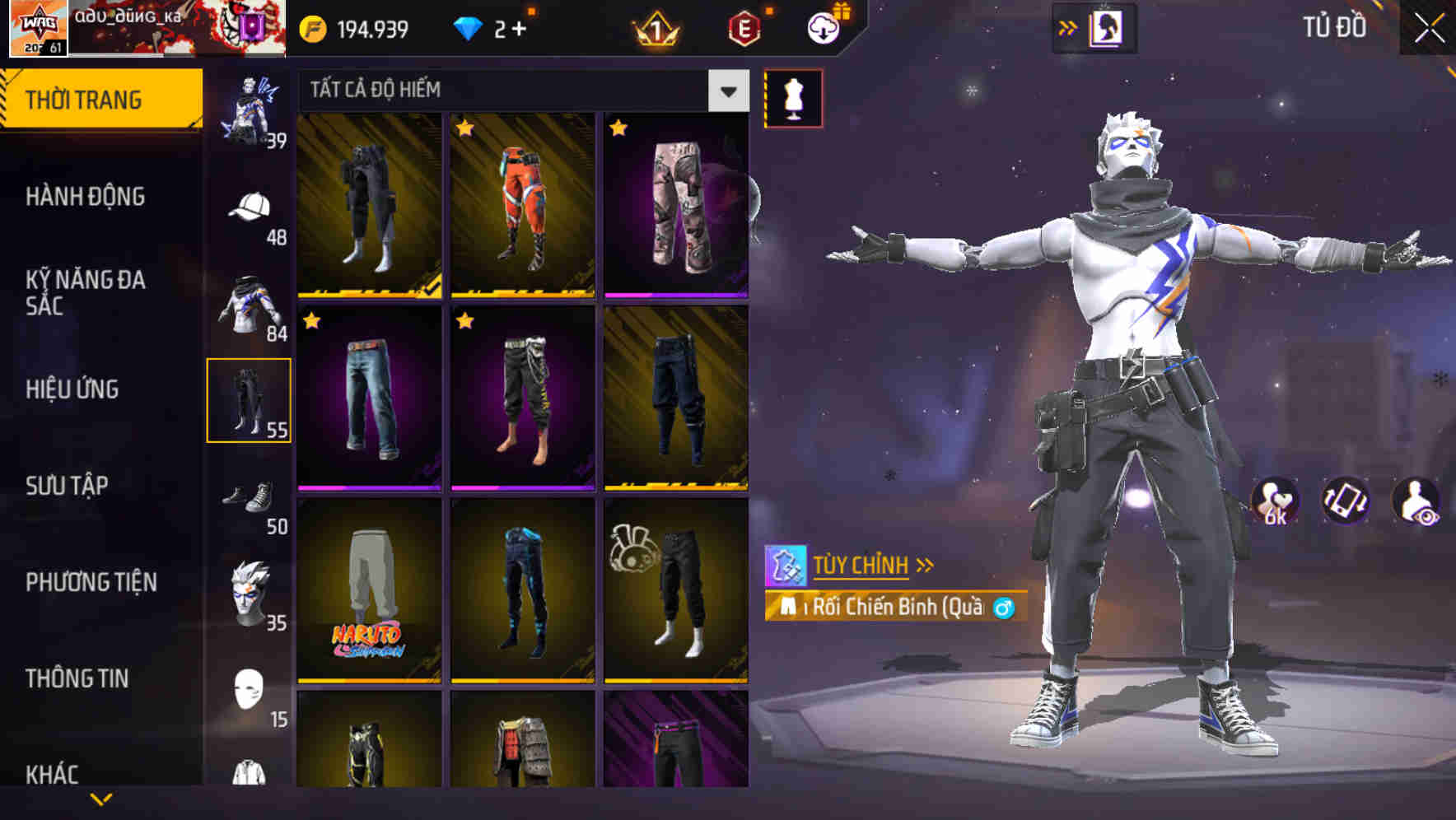Tap the TÙY CHỈNH customize button
The image size is (1456, 820).
pyautogui.click(x=862, y=565)
